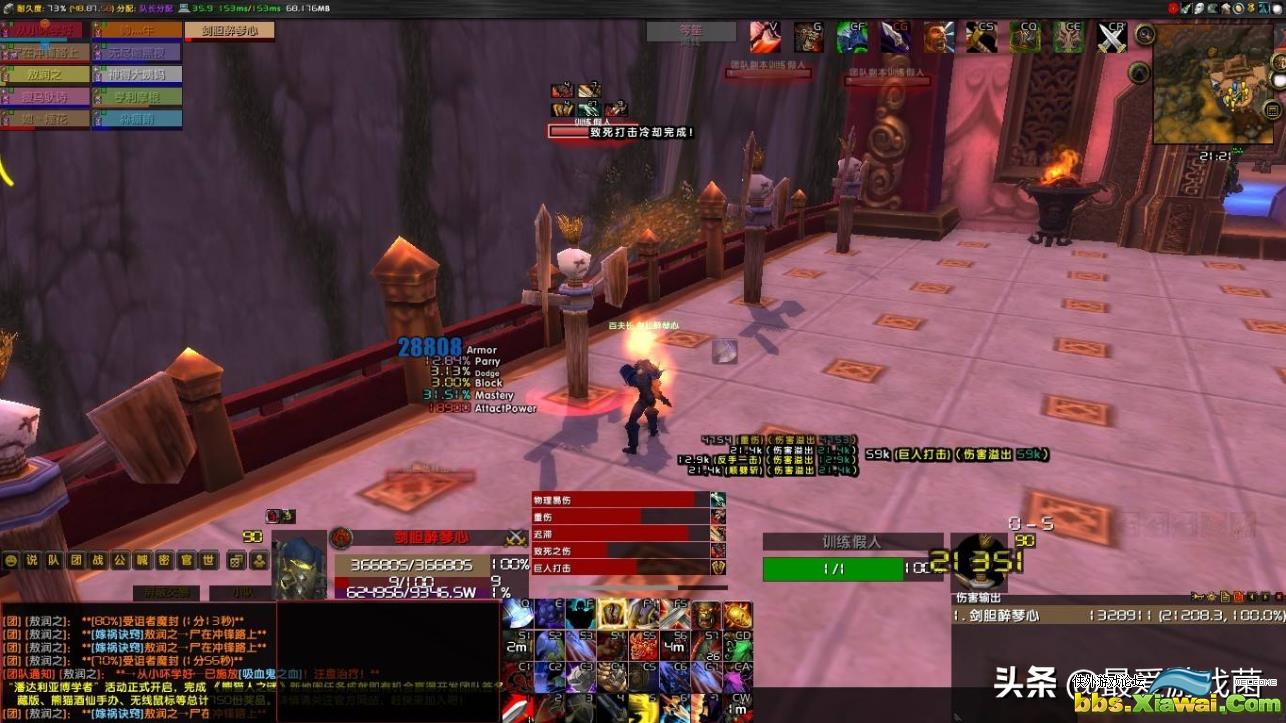The image size is (1286, 723).
Task: Click the 致死之伤 debuff timer bar
Action: click(620, 550)
